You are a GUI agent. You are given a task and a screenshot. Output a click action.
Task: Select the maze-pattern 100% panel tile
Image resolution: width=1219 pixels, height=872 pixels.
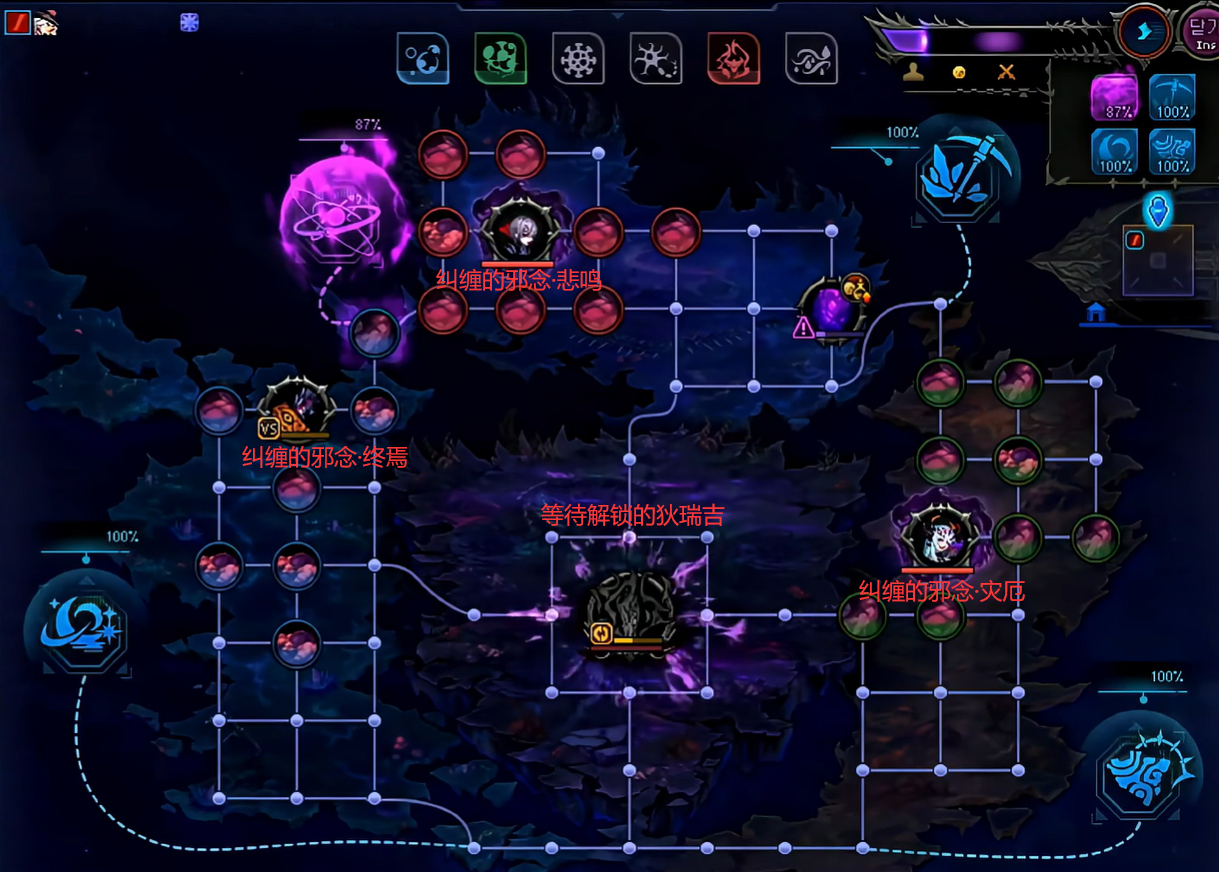(1172, 151)
